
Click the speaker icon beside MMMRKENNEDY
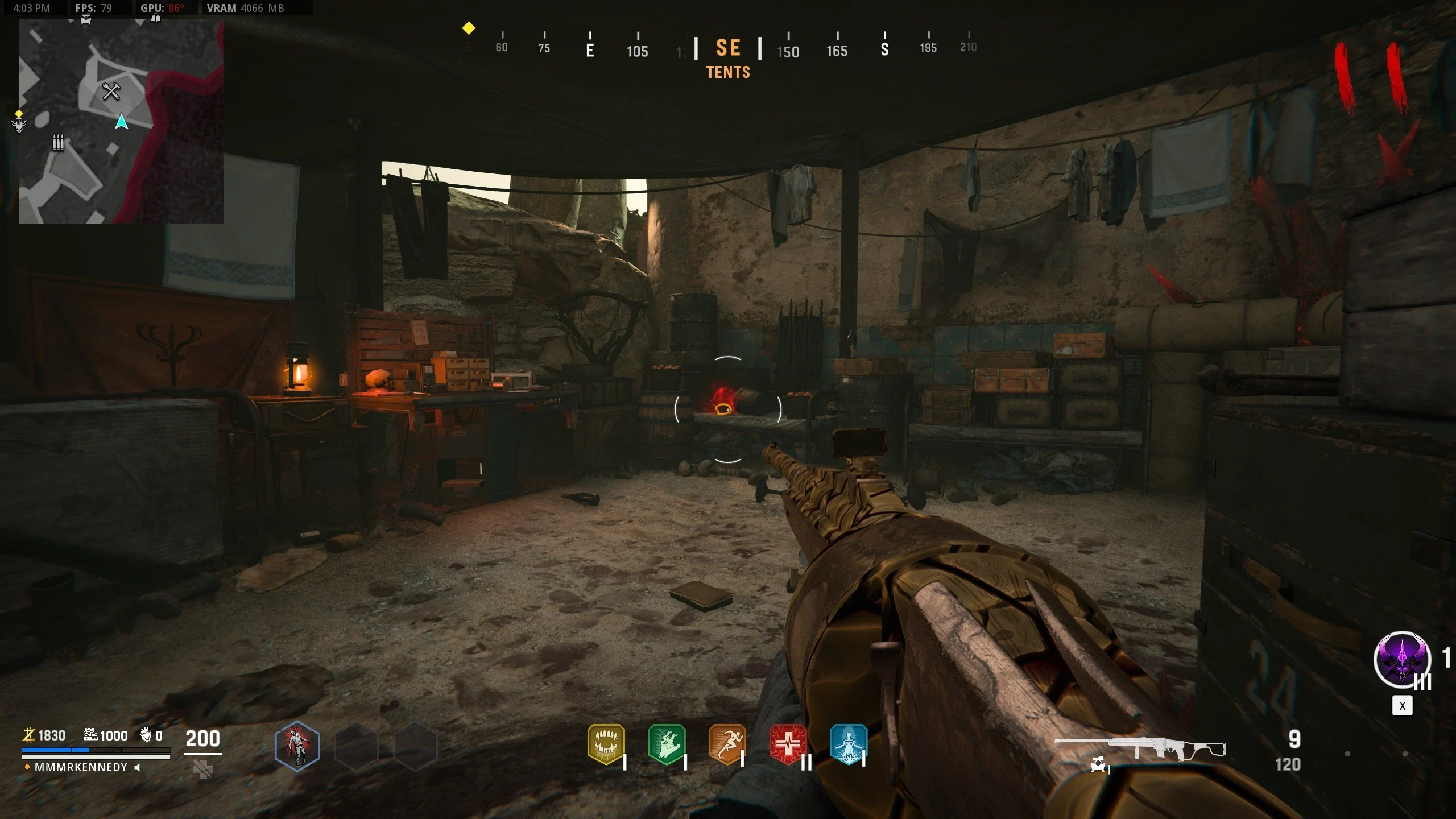coord(137,767)
